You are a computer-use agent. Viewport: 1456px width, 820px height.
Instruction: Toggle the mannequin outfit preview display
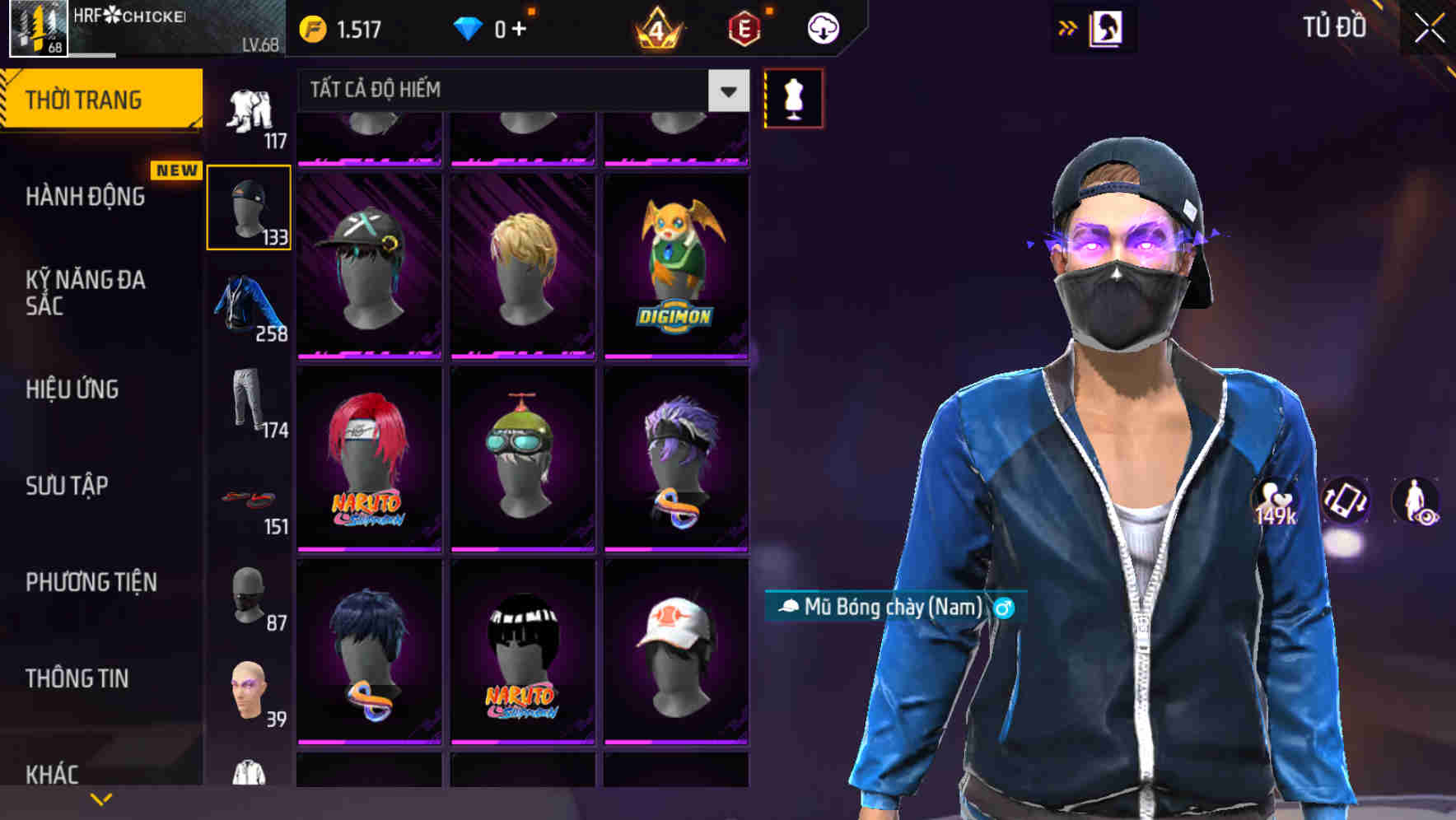point(793,97)
